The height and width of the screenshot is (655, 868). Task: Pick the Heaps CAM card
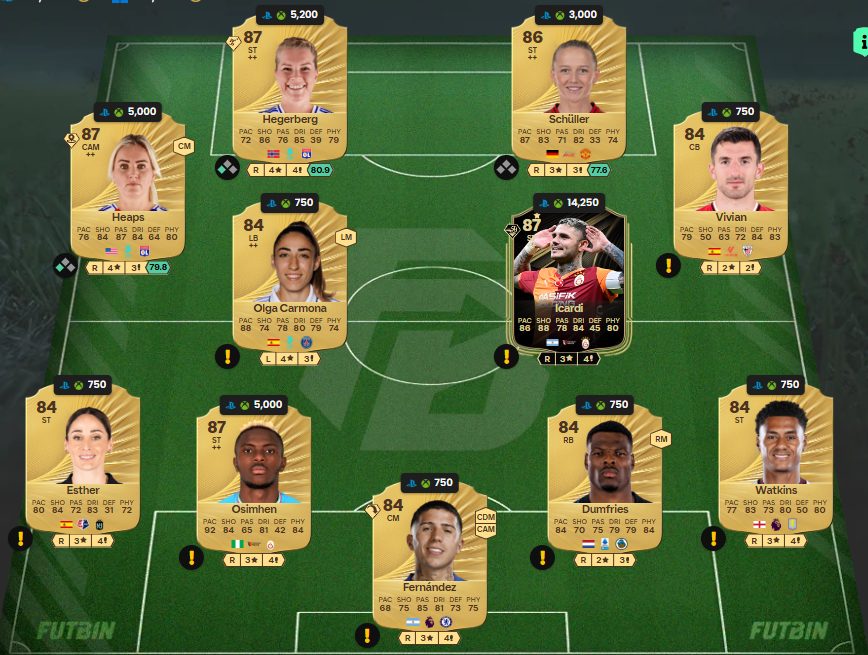tap(129, 187)
